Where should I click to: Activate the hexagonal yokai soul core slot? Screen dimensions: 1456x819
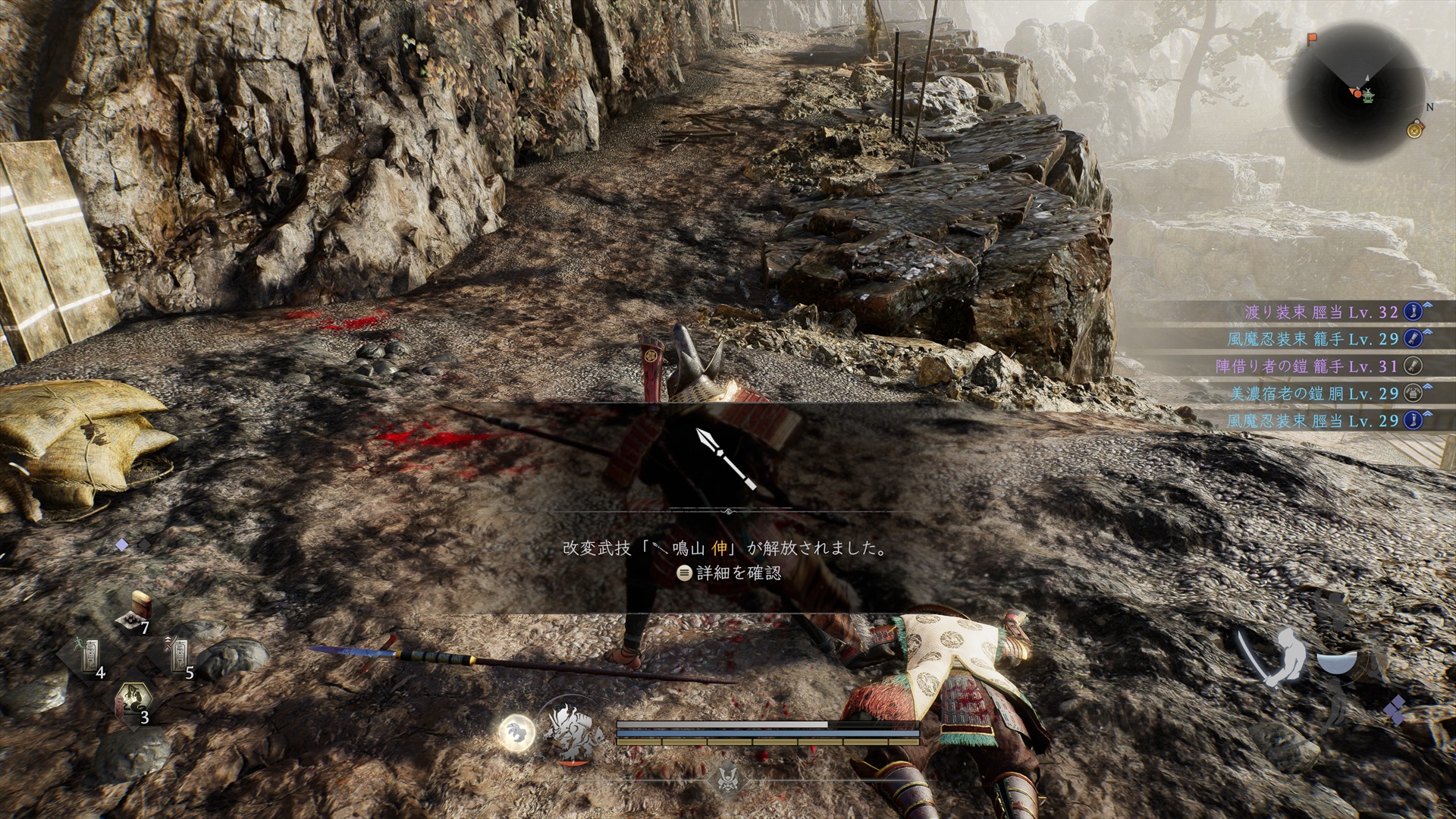[135, 702]
